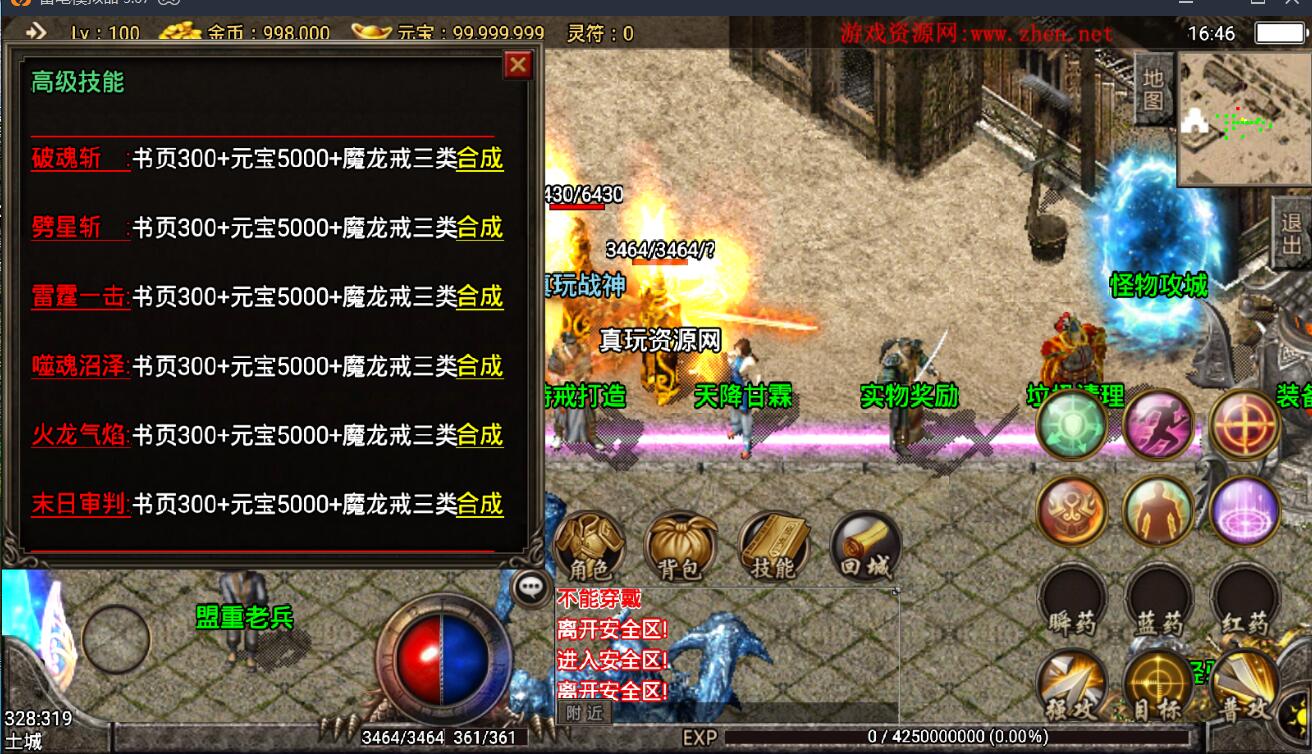Use the 回城 return-to-town scroll
Viewport: 1312px width, 754px height.
click(865, 546)
